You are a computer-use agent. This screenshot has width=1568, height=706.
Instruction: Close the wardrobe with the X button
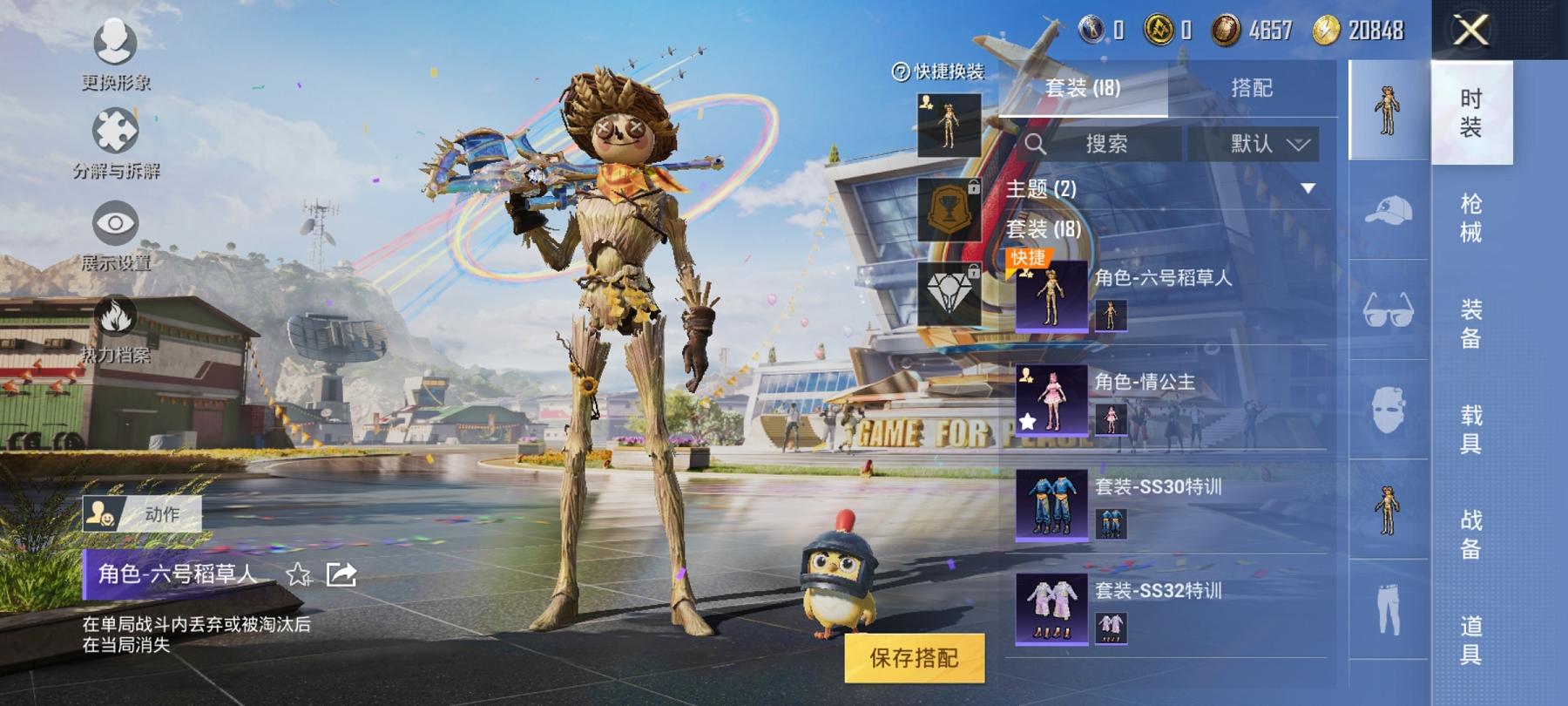(x=1470, y=31)
